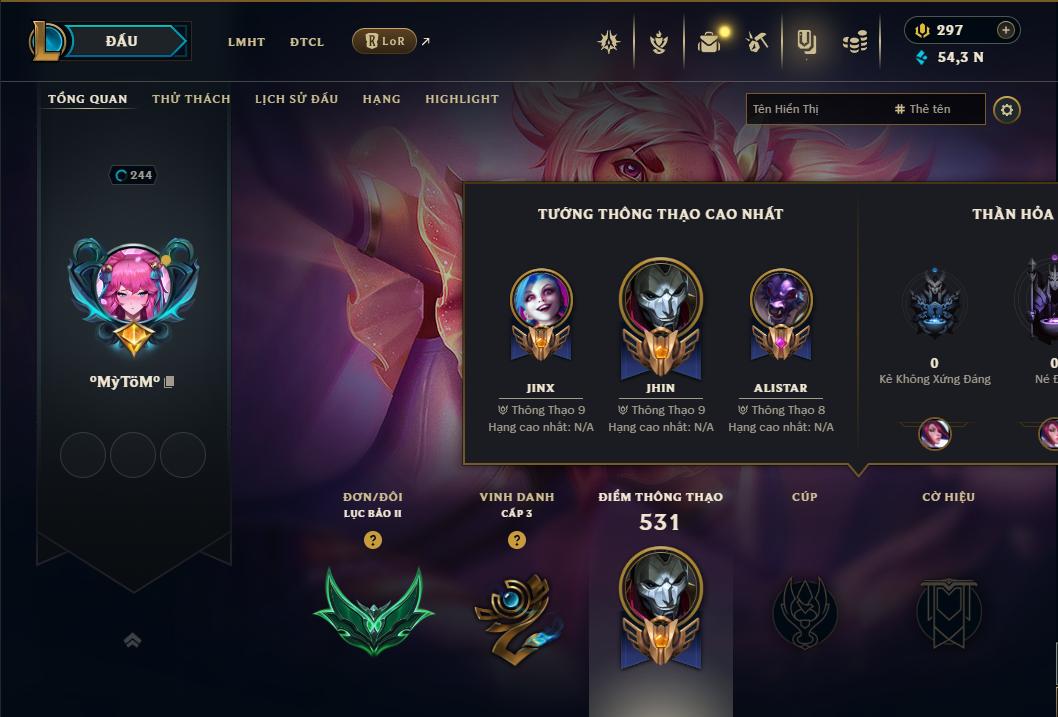Select Alistar mastery champion portrait
The width and height of the screenshot is (1058, 717).
(781, 300)
